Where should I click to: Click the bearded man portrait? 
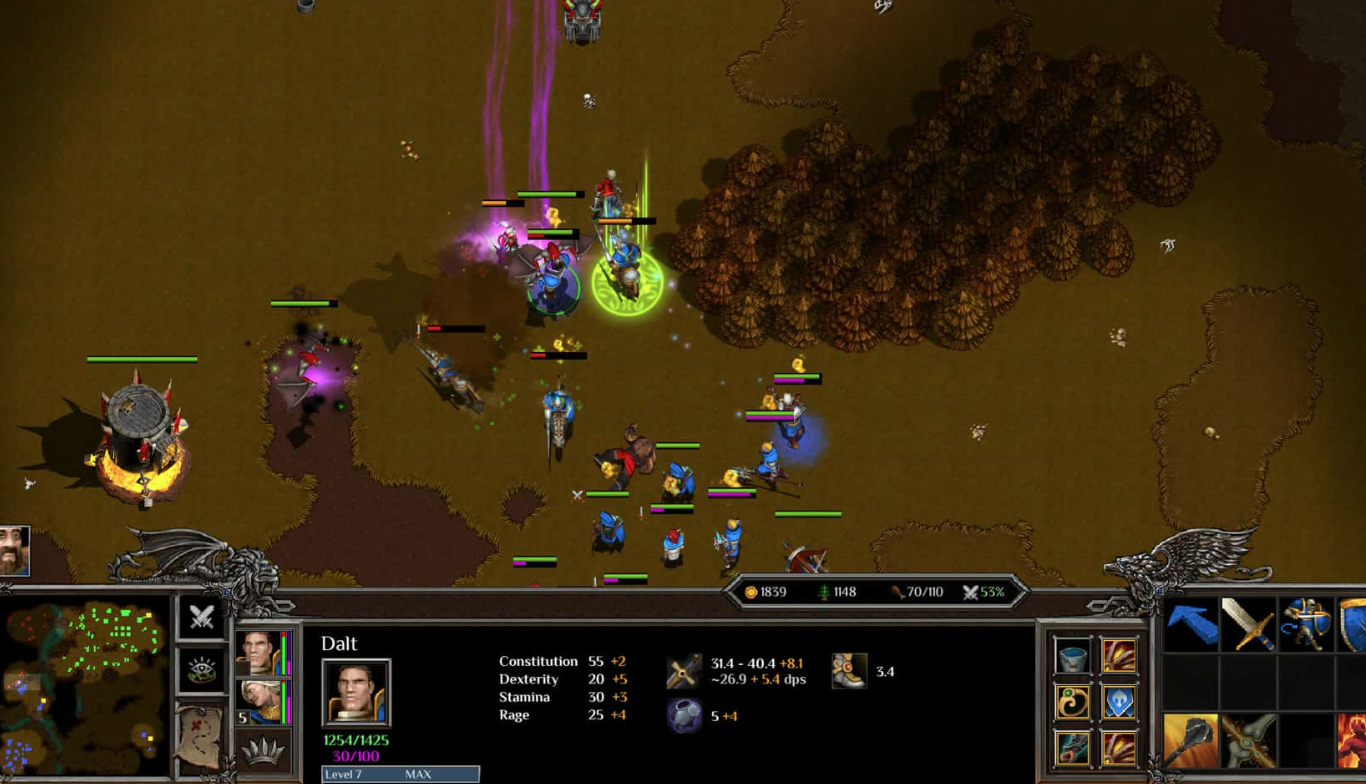click(14, 551)
